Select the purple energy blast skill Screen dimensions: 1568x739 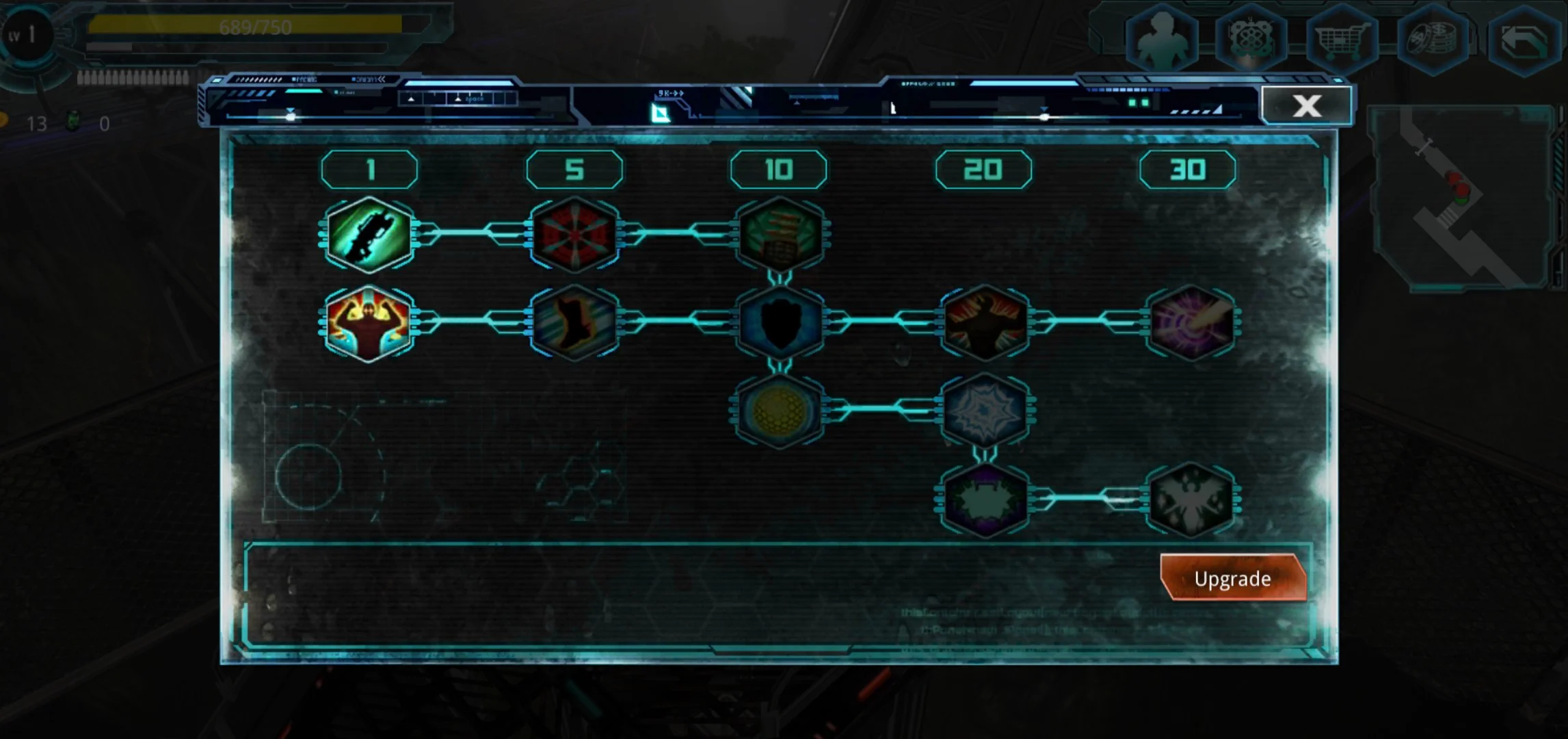1191,323
